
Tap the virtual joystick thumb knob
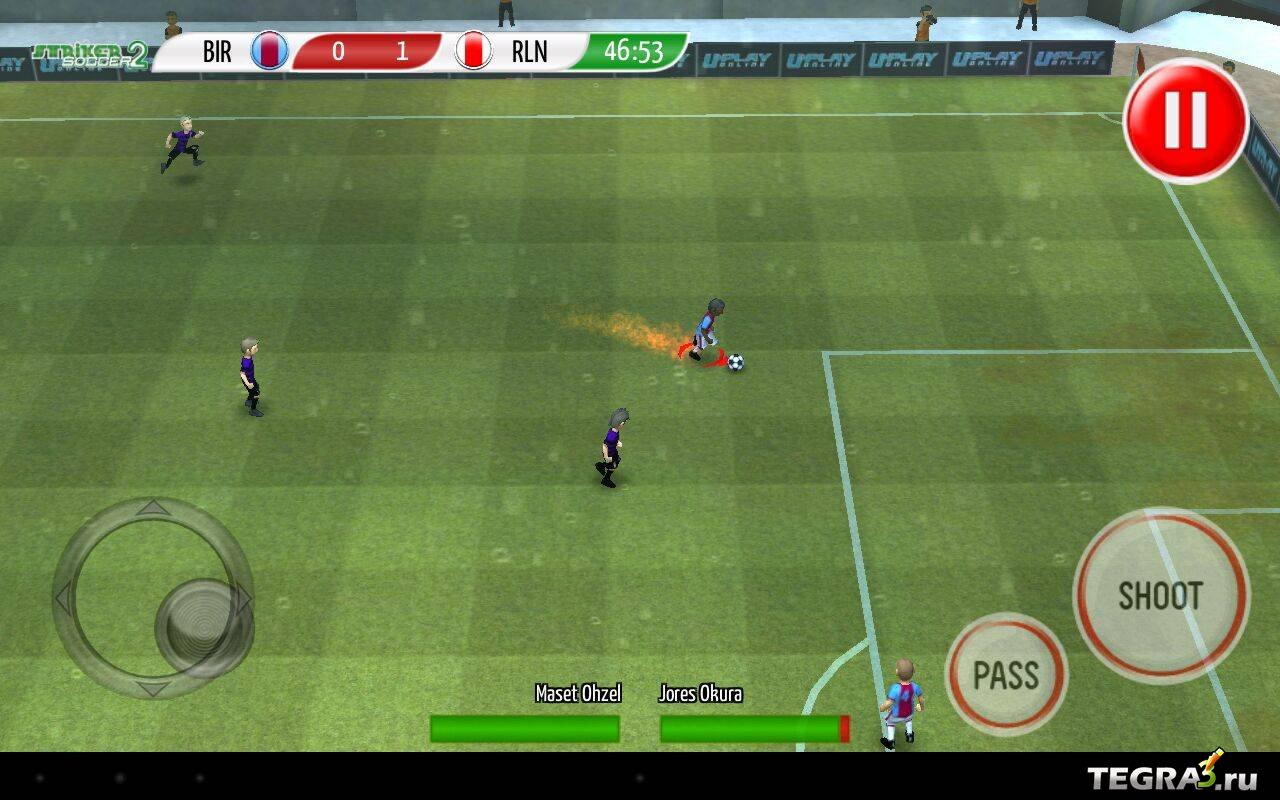click(203, 628)
